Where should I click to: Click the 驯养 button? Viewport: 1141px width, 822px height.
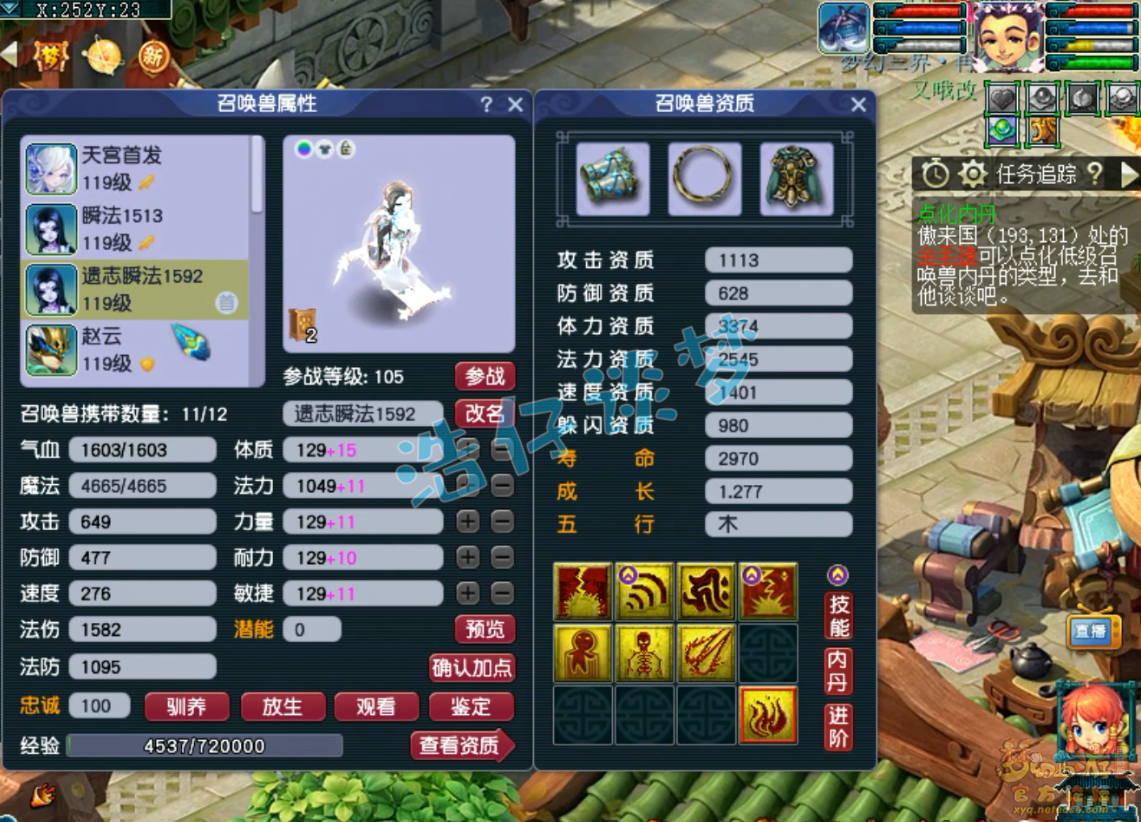click(187, 707)
